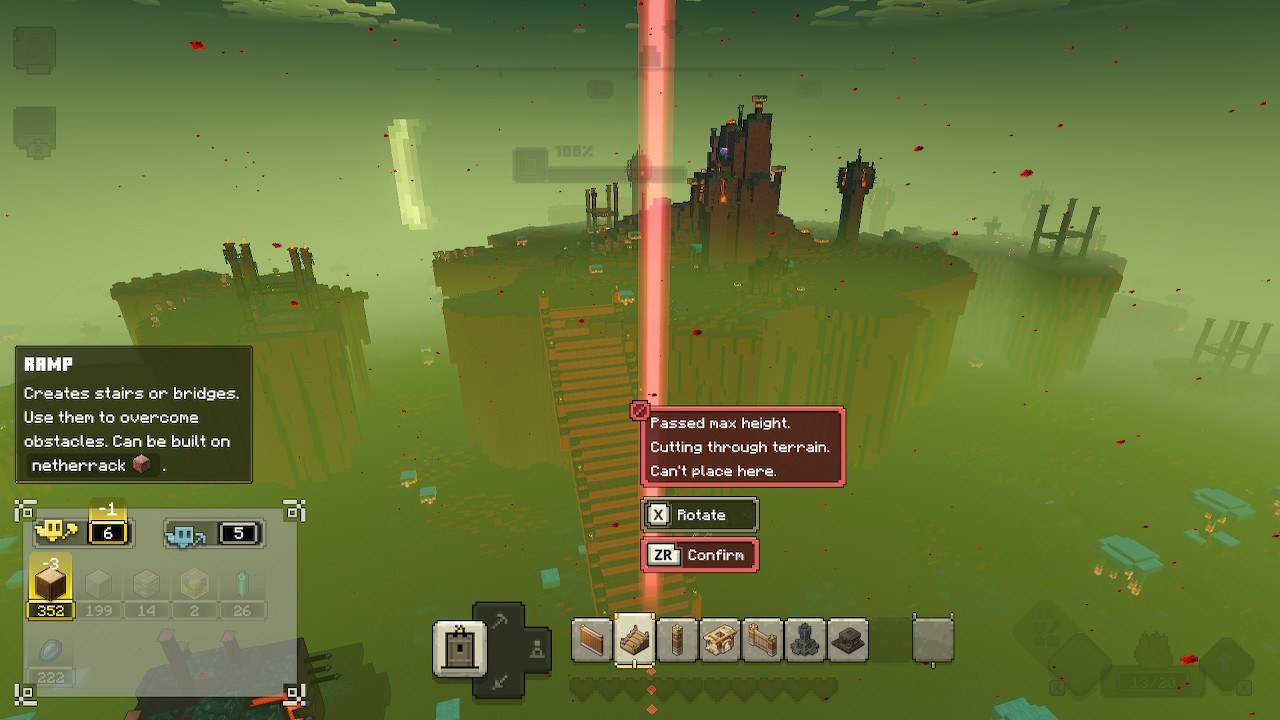Select the wooden wall build slot
This screenshot has height=720, width=1280.
592,641
